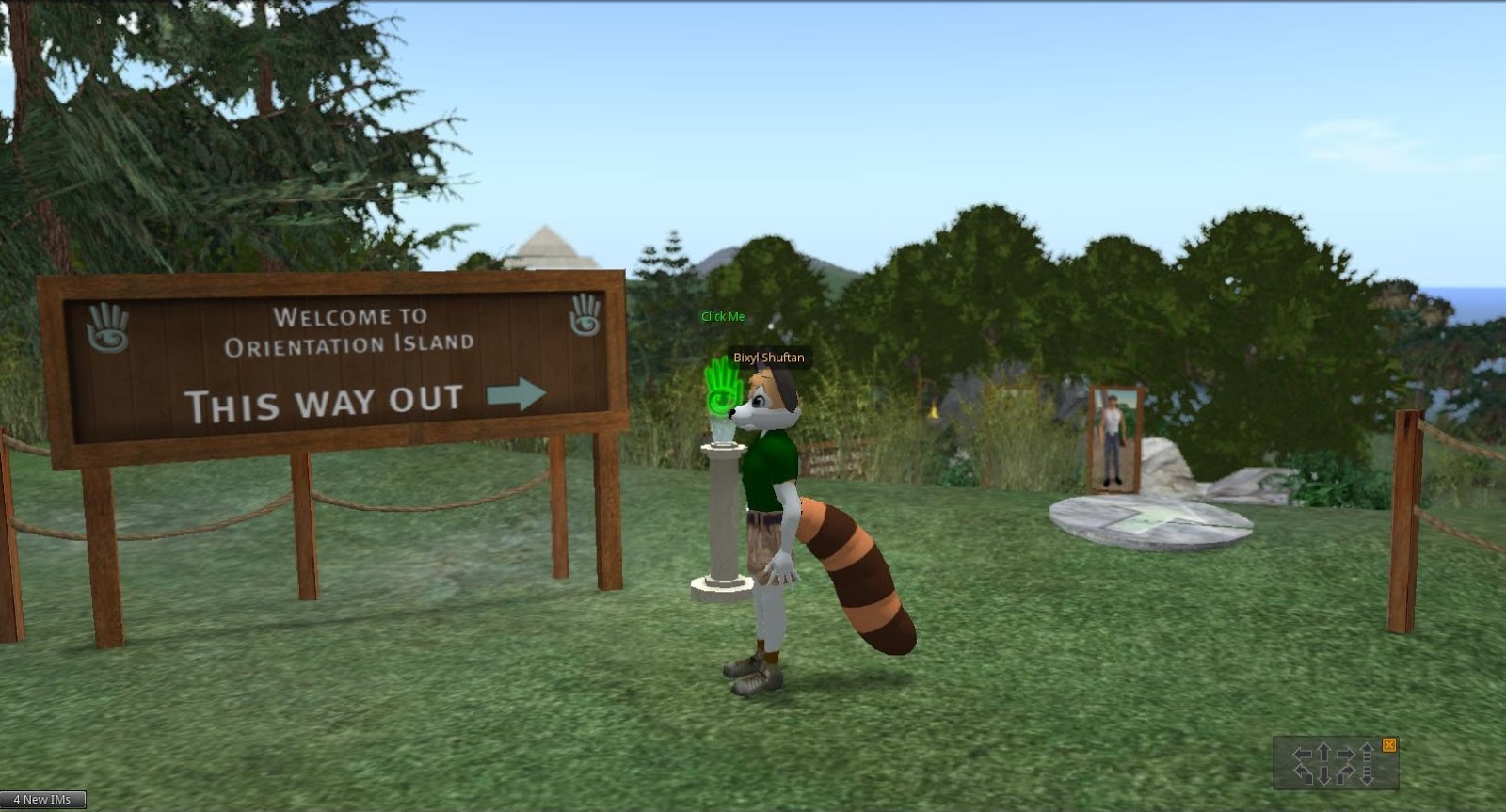Select the turn-left curved arrow icon
1506x812 pixels.
click(x=1303, y=773)
